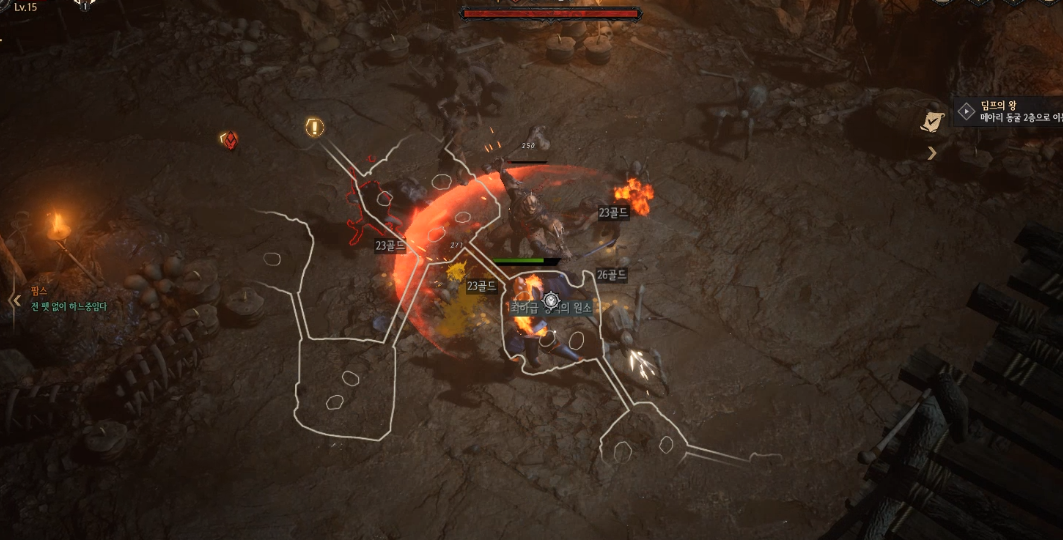Screen dimensions: 1063x540
Task: Select the red marker on the map overlay
Action: pos(228,140)
